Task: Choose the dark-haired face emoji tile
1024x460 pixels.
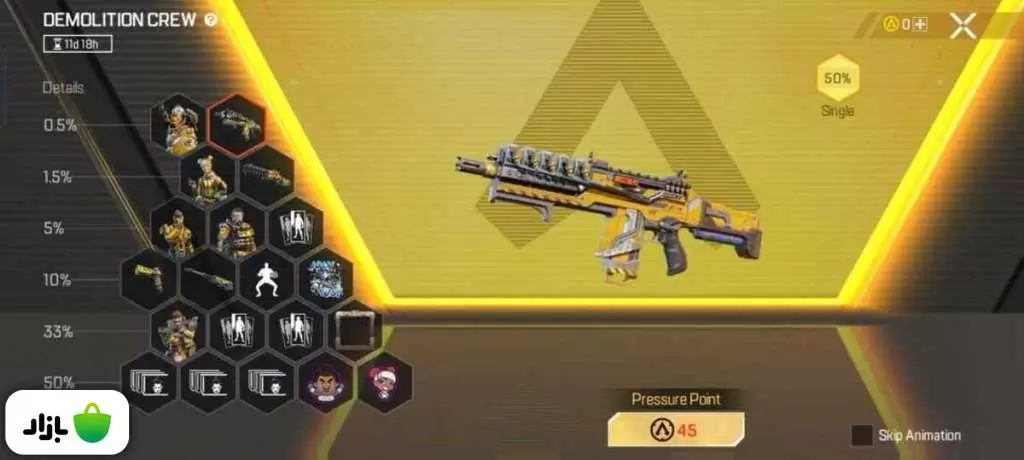Action: [326, 383]
